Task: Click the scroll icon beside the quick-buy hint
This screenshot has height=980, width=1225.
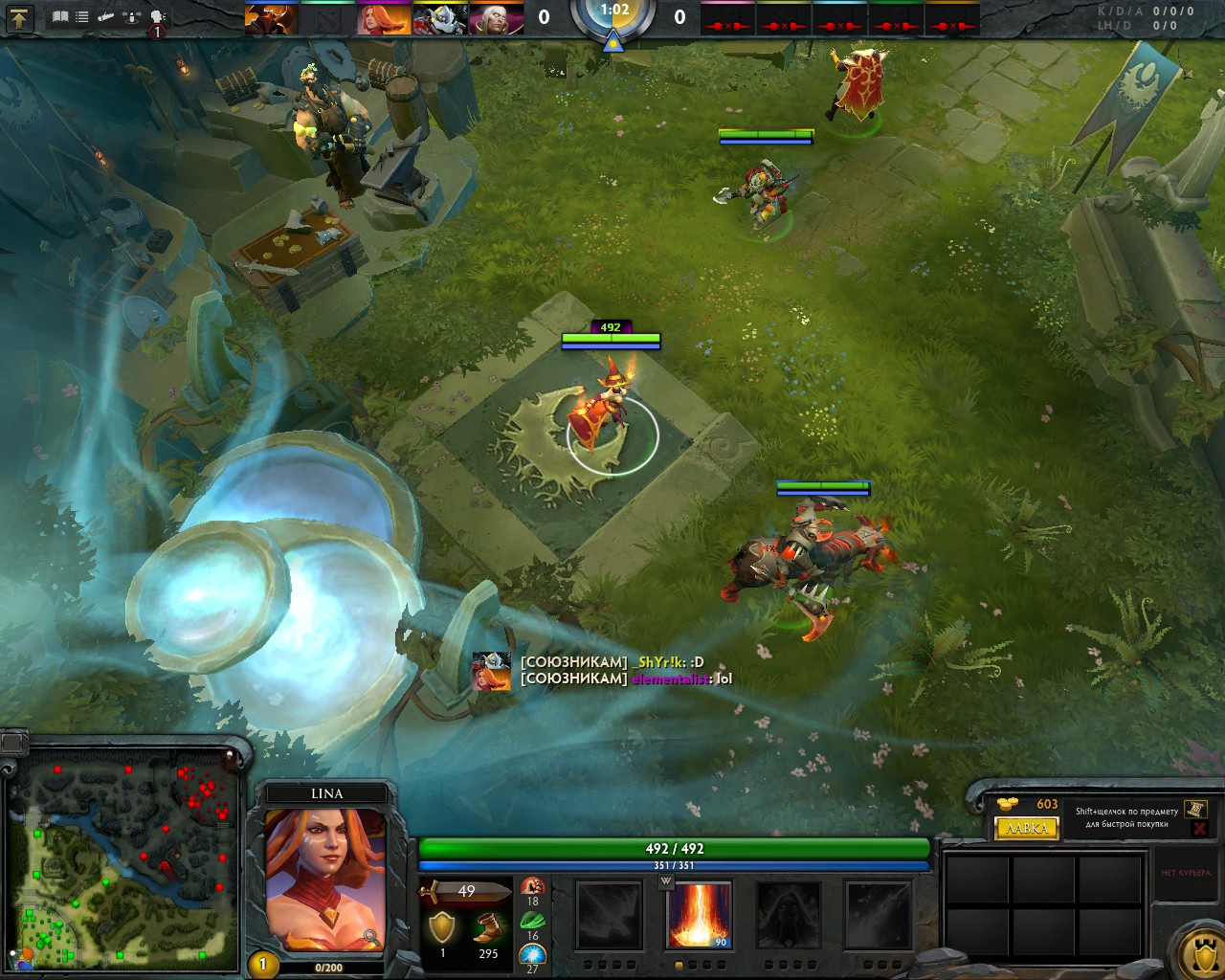Action: [1195, 810]
